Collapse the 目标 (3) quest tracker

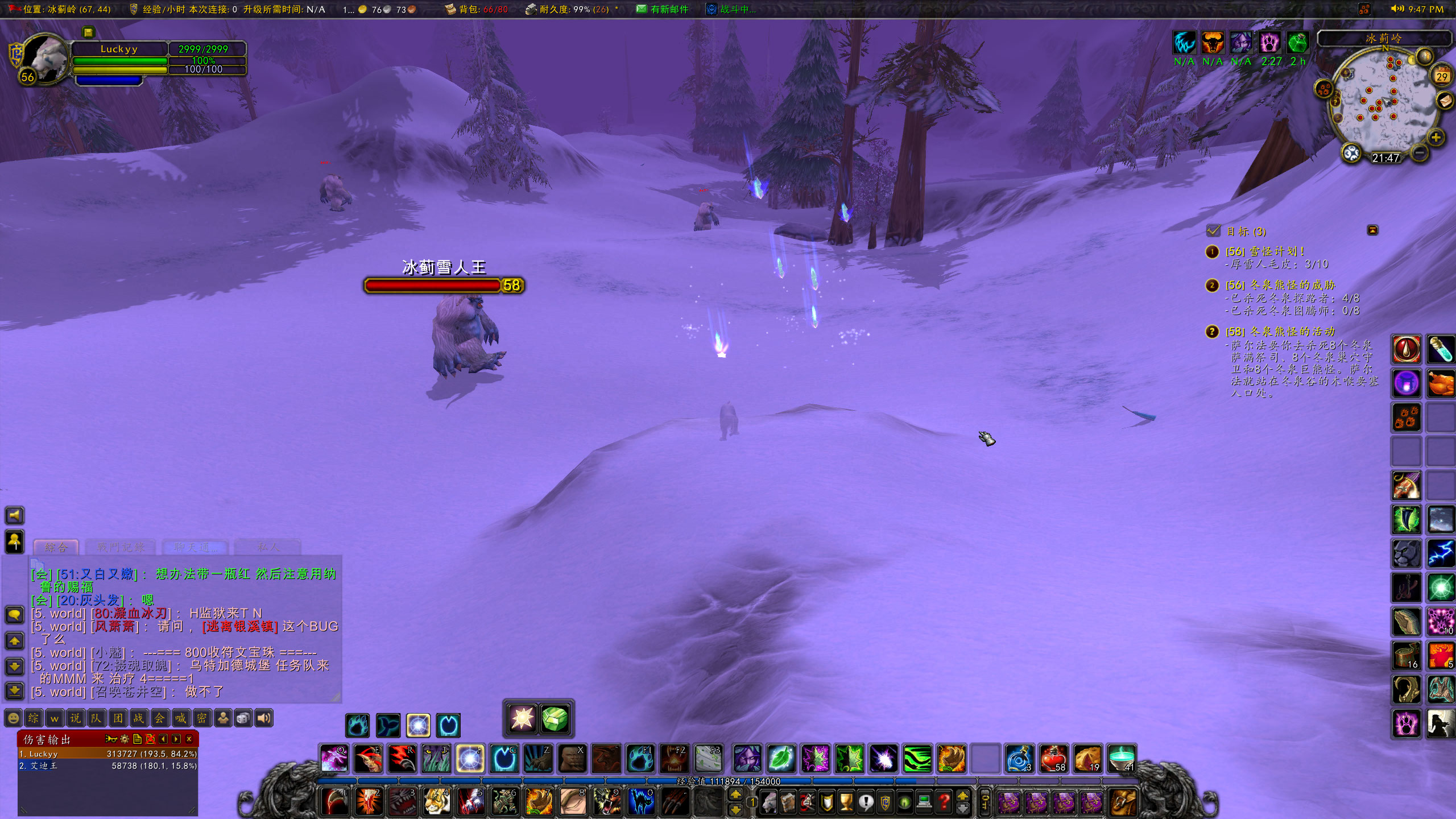click(x=1374, y=230)
